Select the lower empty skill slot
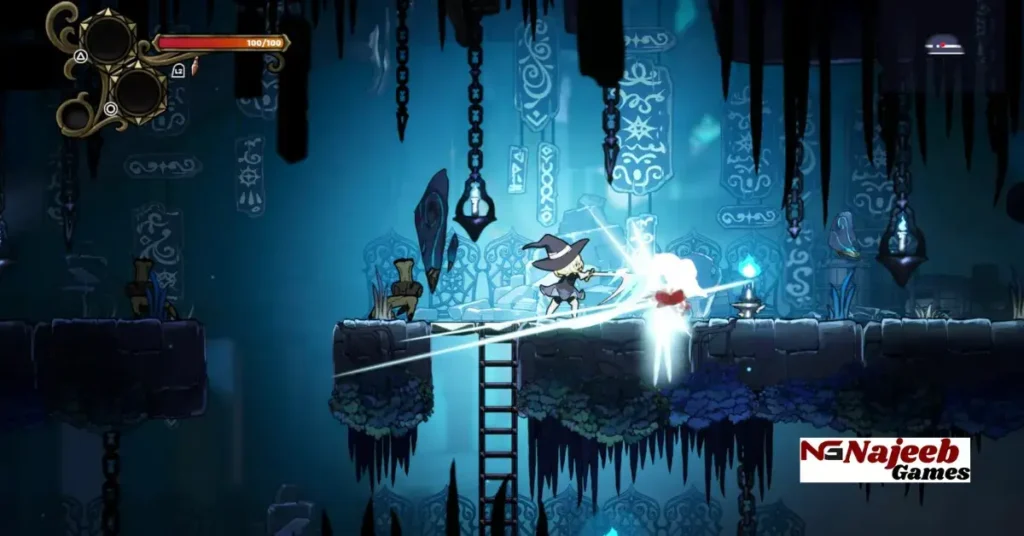 (x=138, y=92)
